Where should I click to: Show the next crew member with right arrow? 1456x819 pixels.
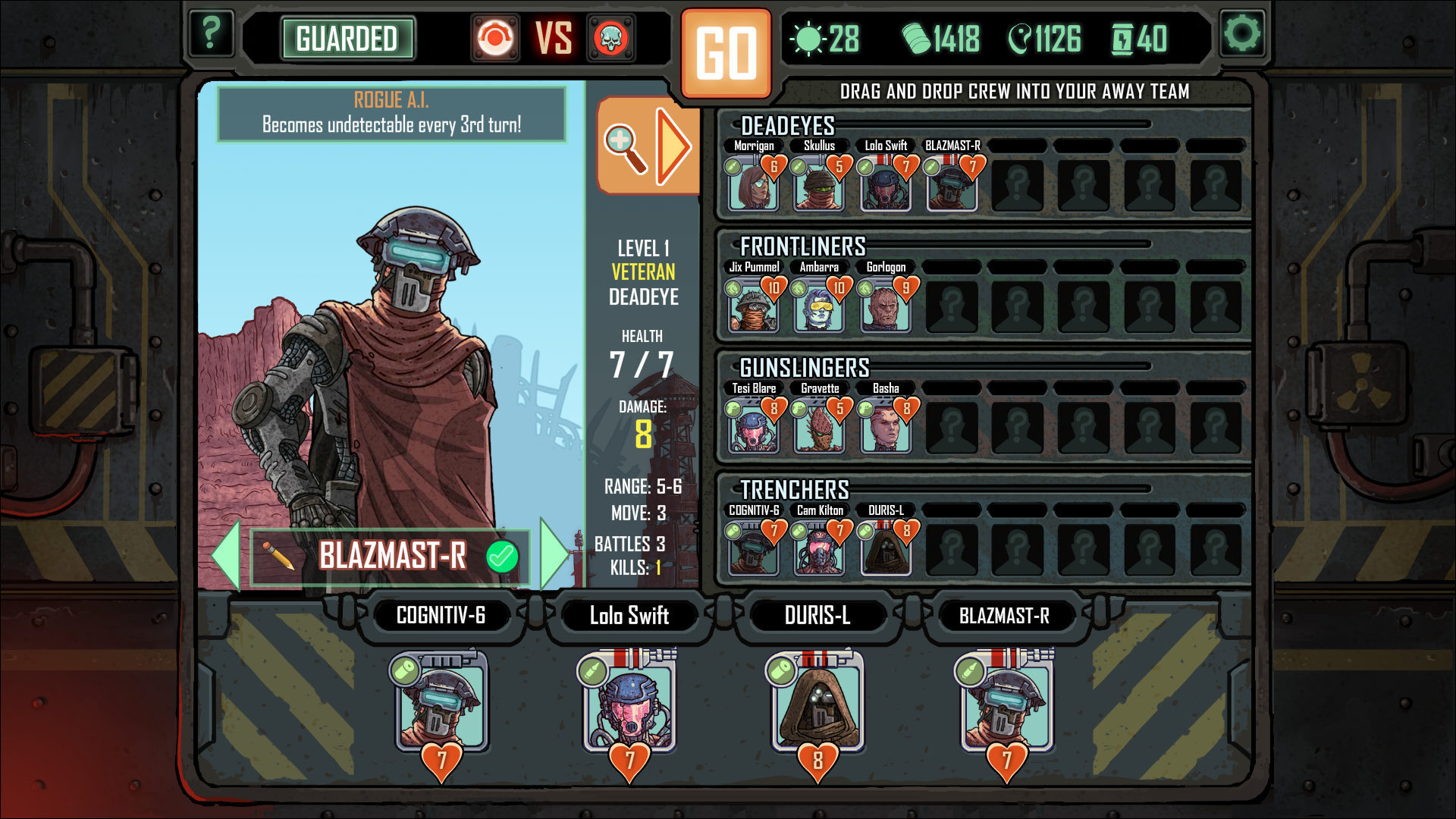point(555,555)
